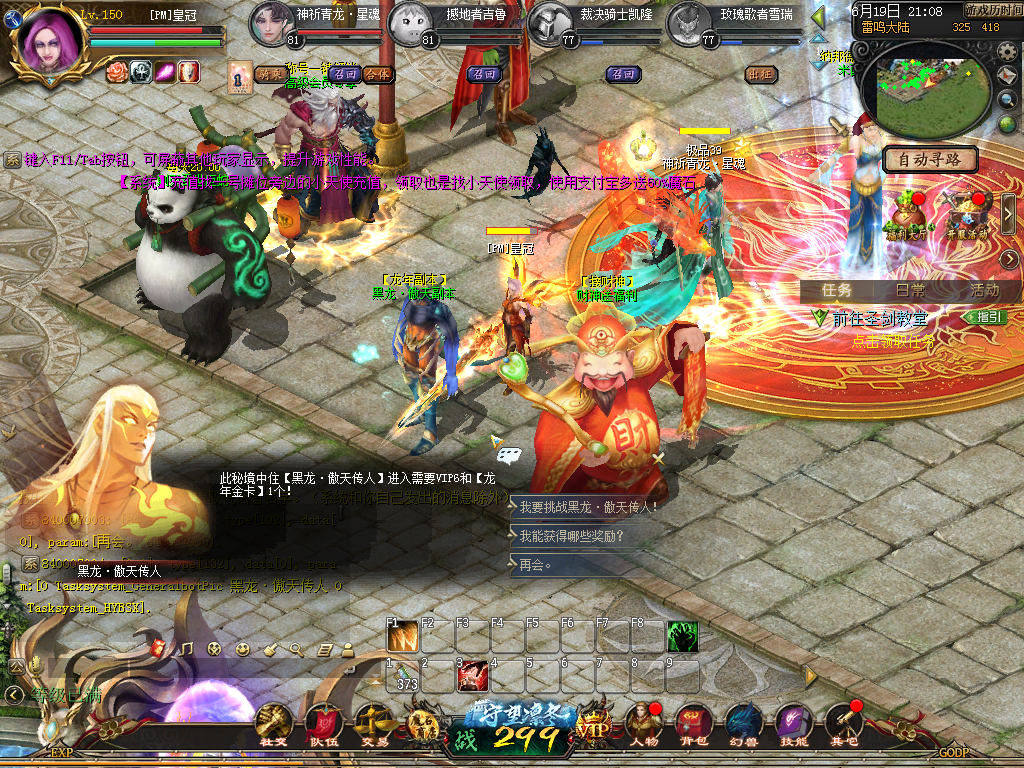
Task: Activate the green demon skill in F8 slot
Action: coord(682,637)
